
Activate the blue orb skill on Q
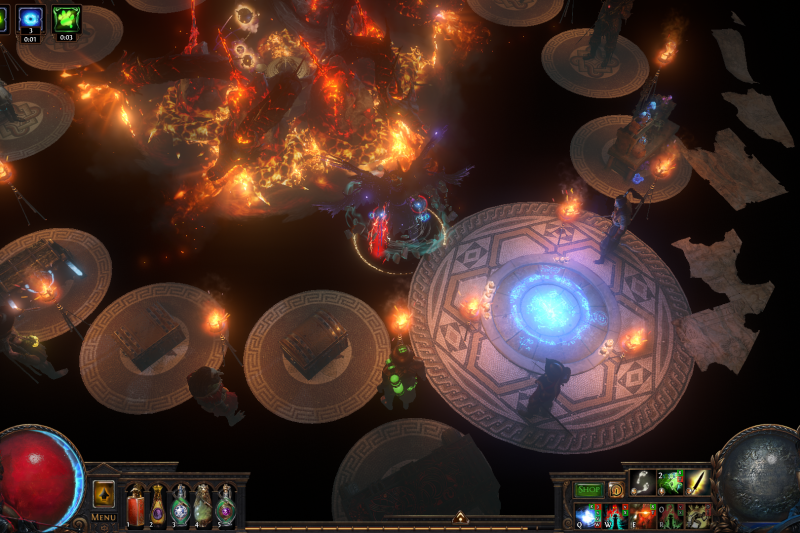click(x=588, y=515)
